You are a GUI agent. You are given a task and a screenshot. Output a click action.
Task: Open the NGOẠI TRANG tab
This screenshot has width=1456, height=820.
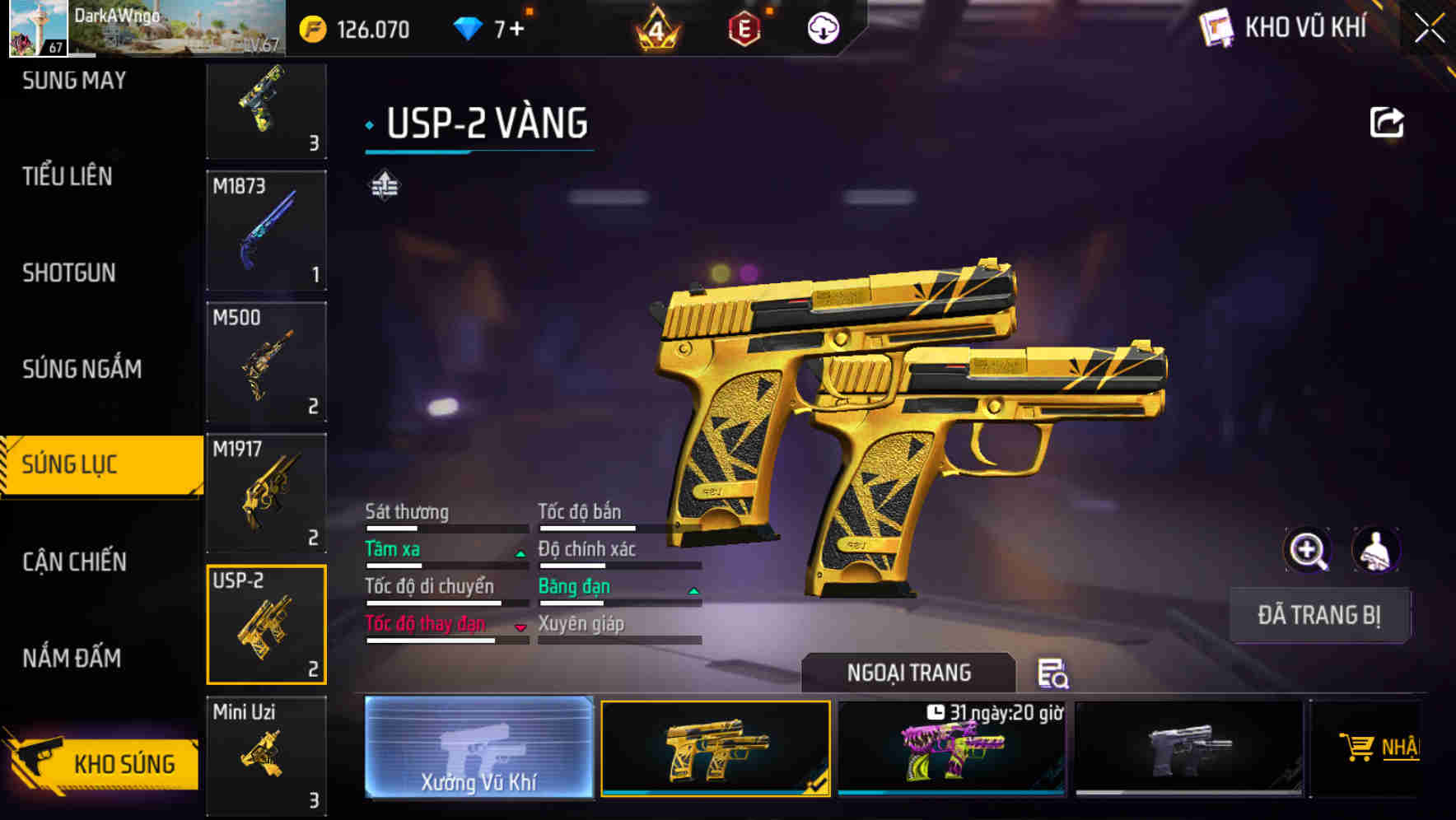coord(908,672)
